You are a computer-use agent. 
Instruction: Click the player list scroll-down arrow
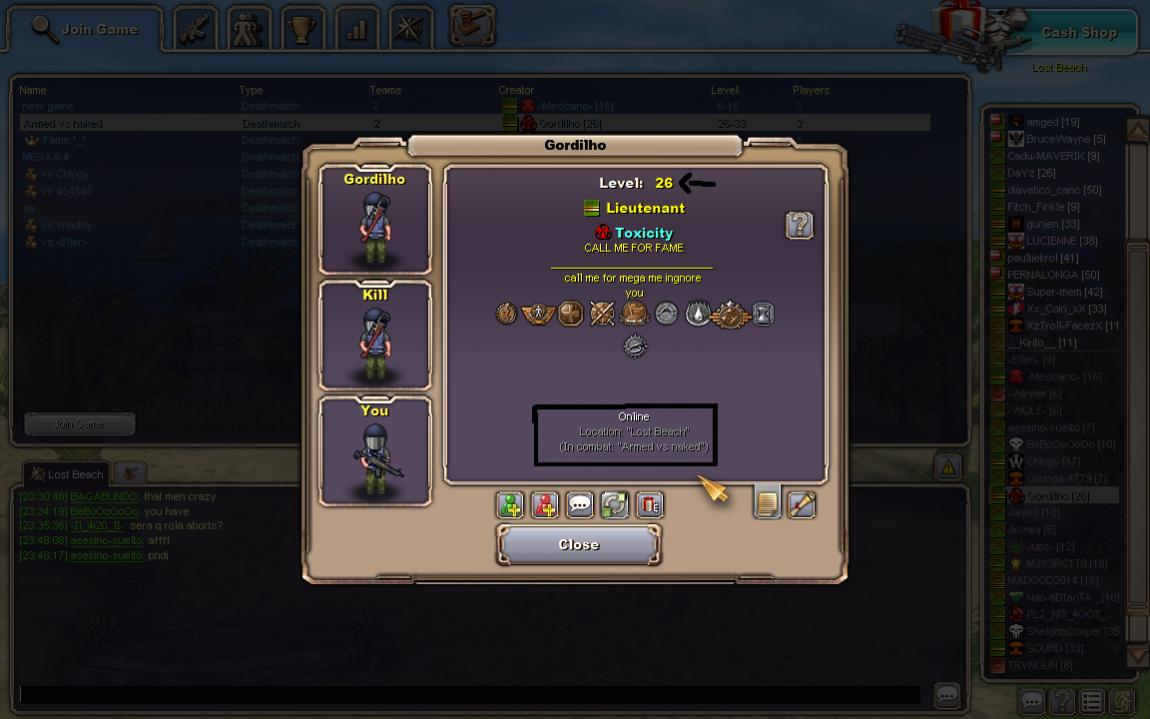(x=1137, y=656)
